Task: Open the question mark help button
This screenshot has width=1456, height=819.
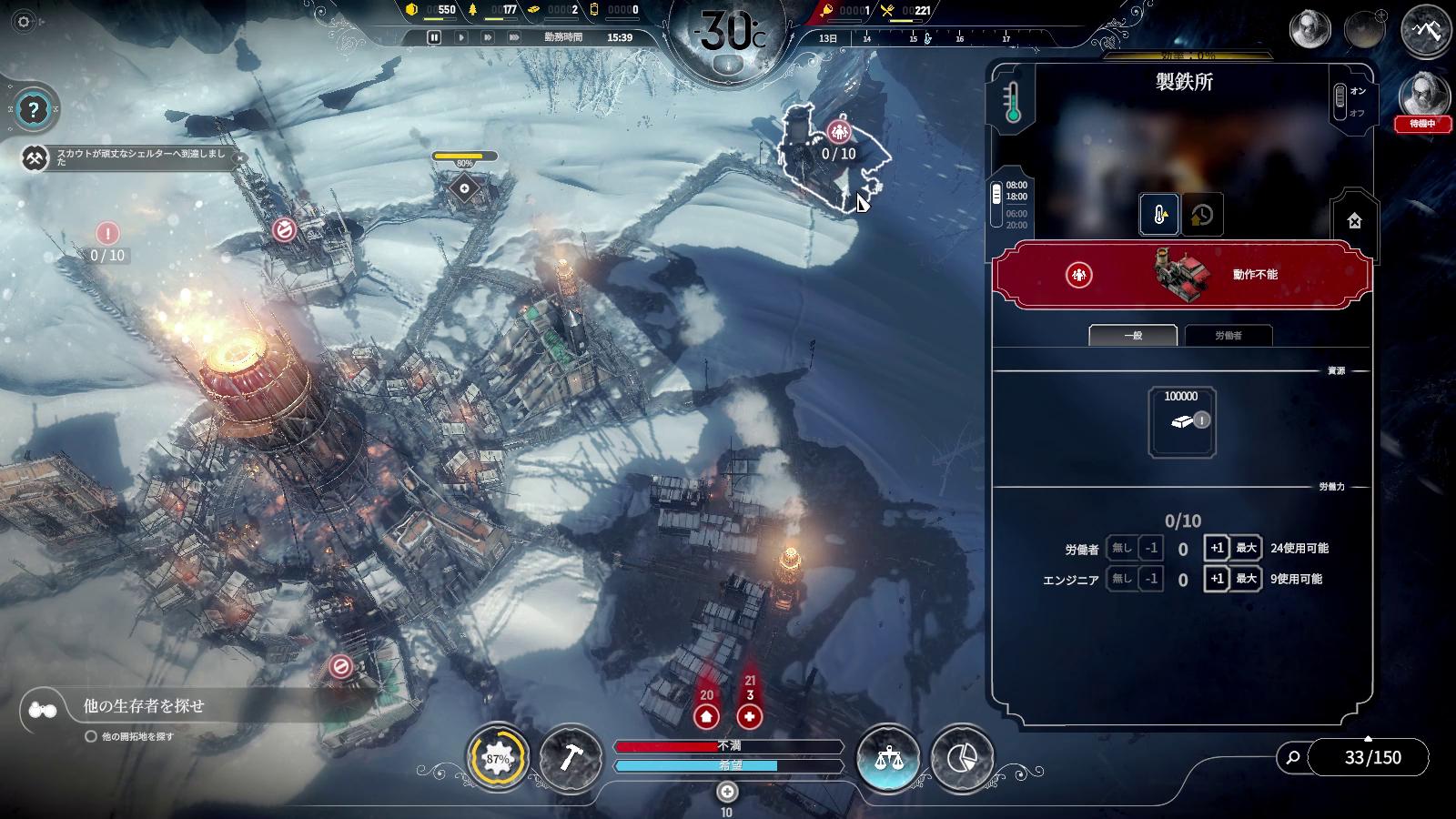Action: (34, 111)
